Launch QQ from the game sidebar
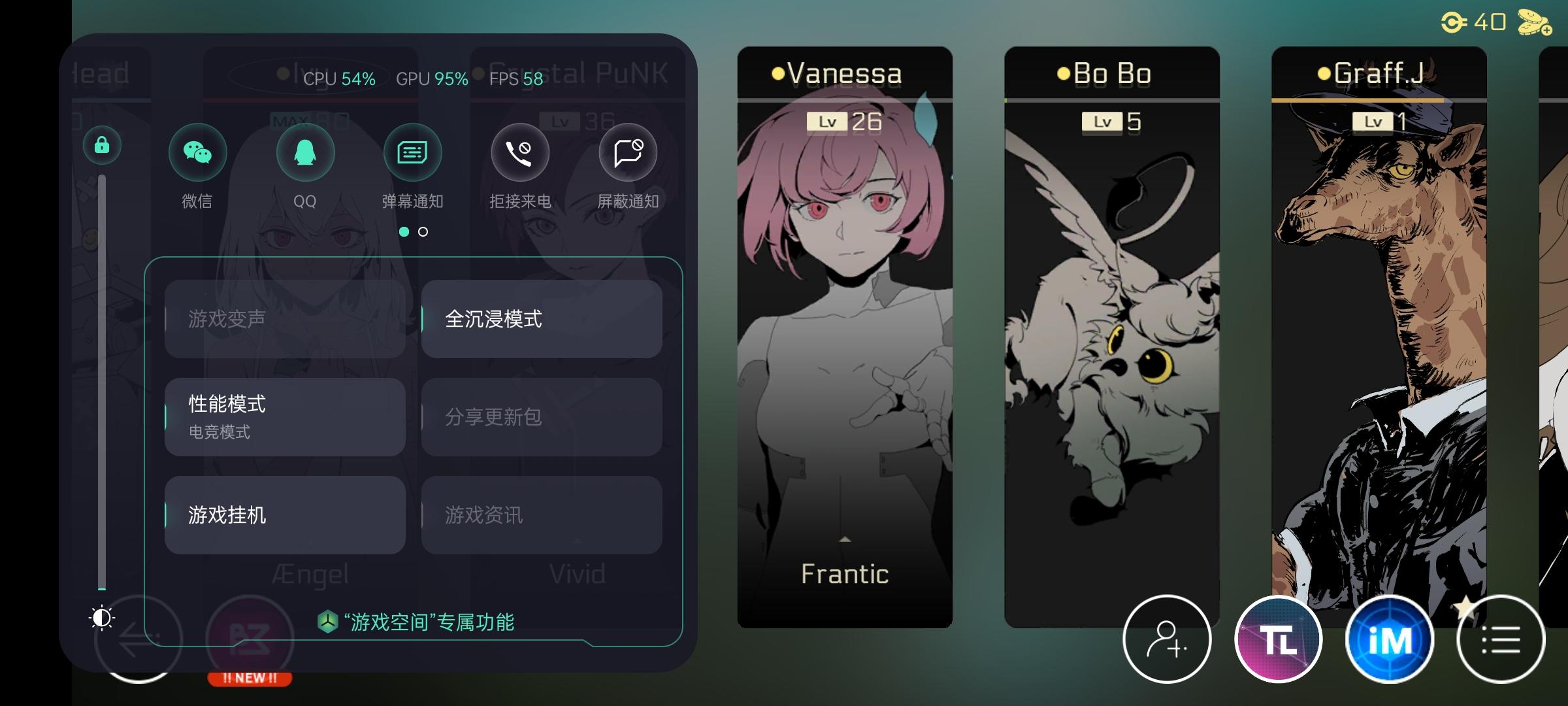 pyautogui.click(x=305, y=152)
